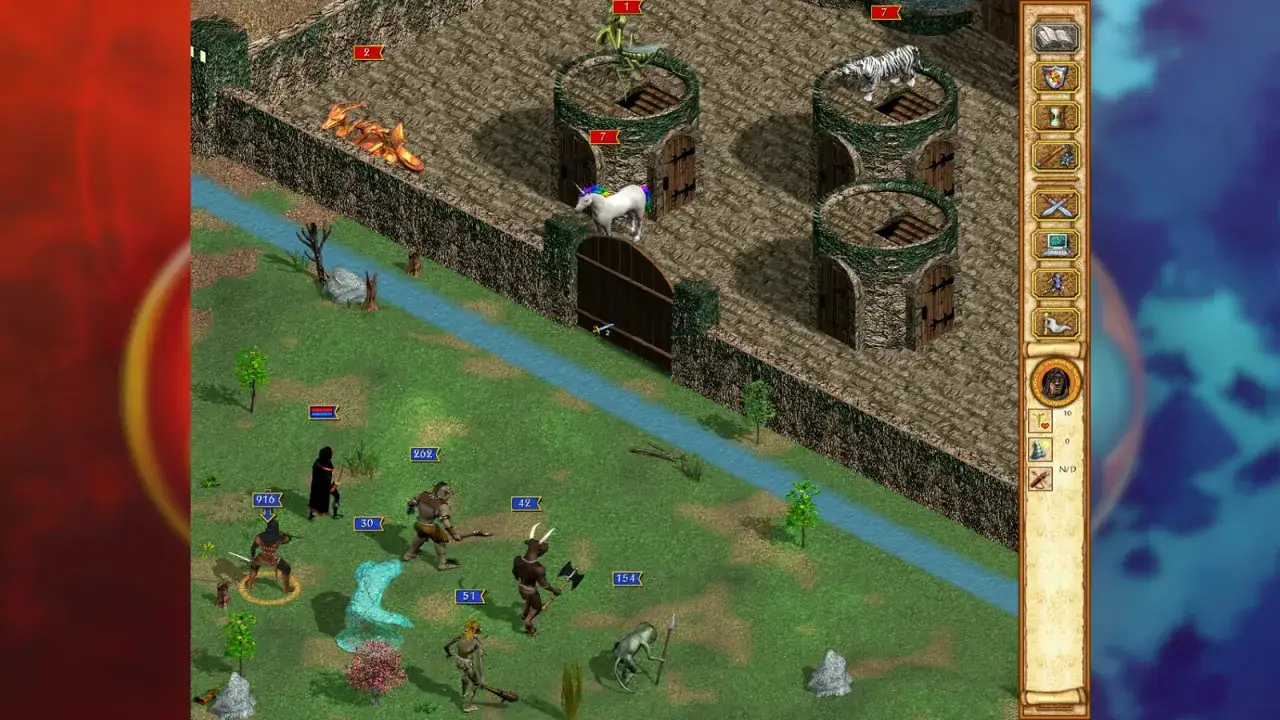Click the mace-and-flail Defend icon

[1057, 157]
